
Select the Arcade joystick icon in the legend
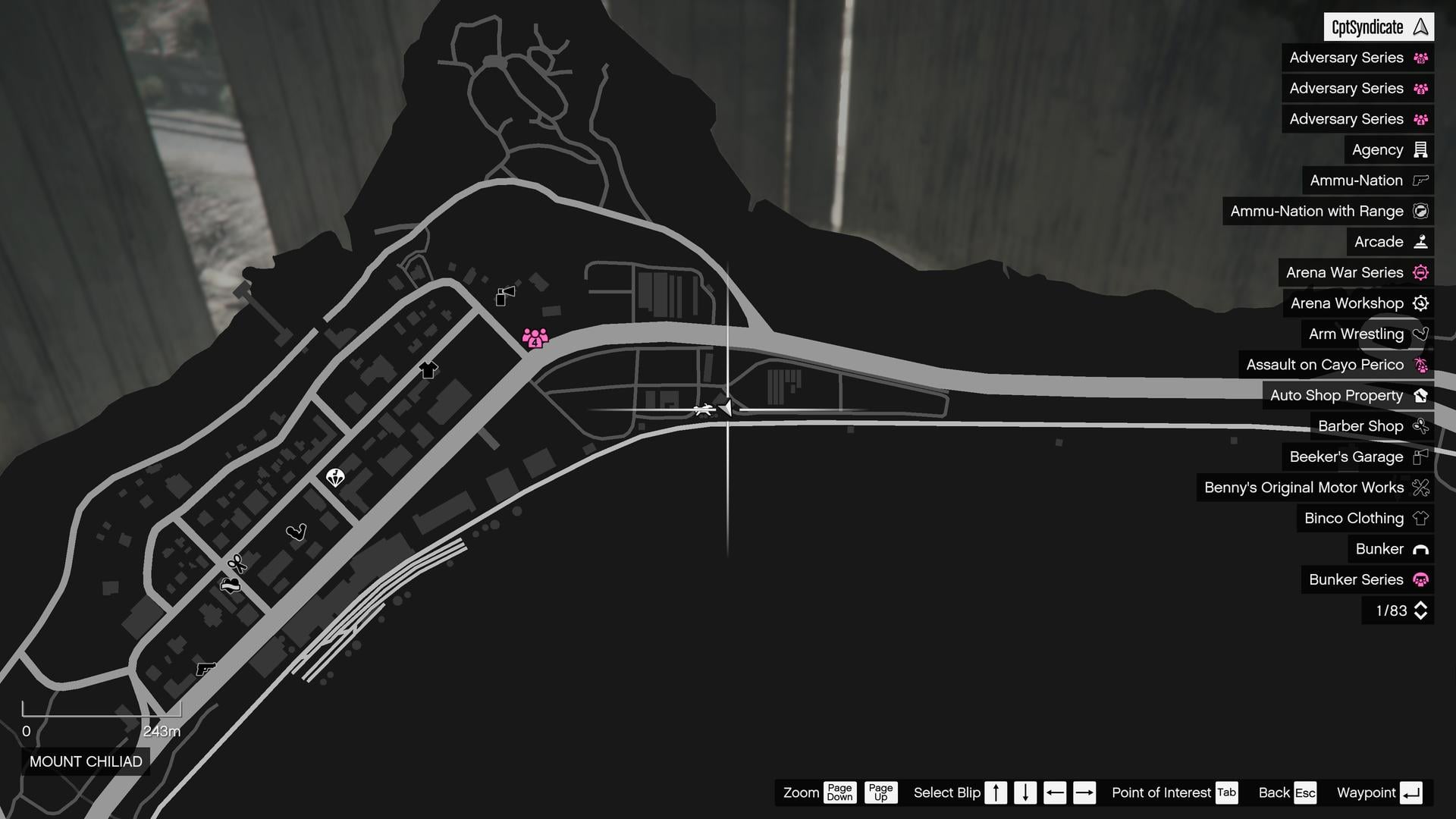click(x=1419, y=241)
